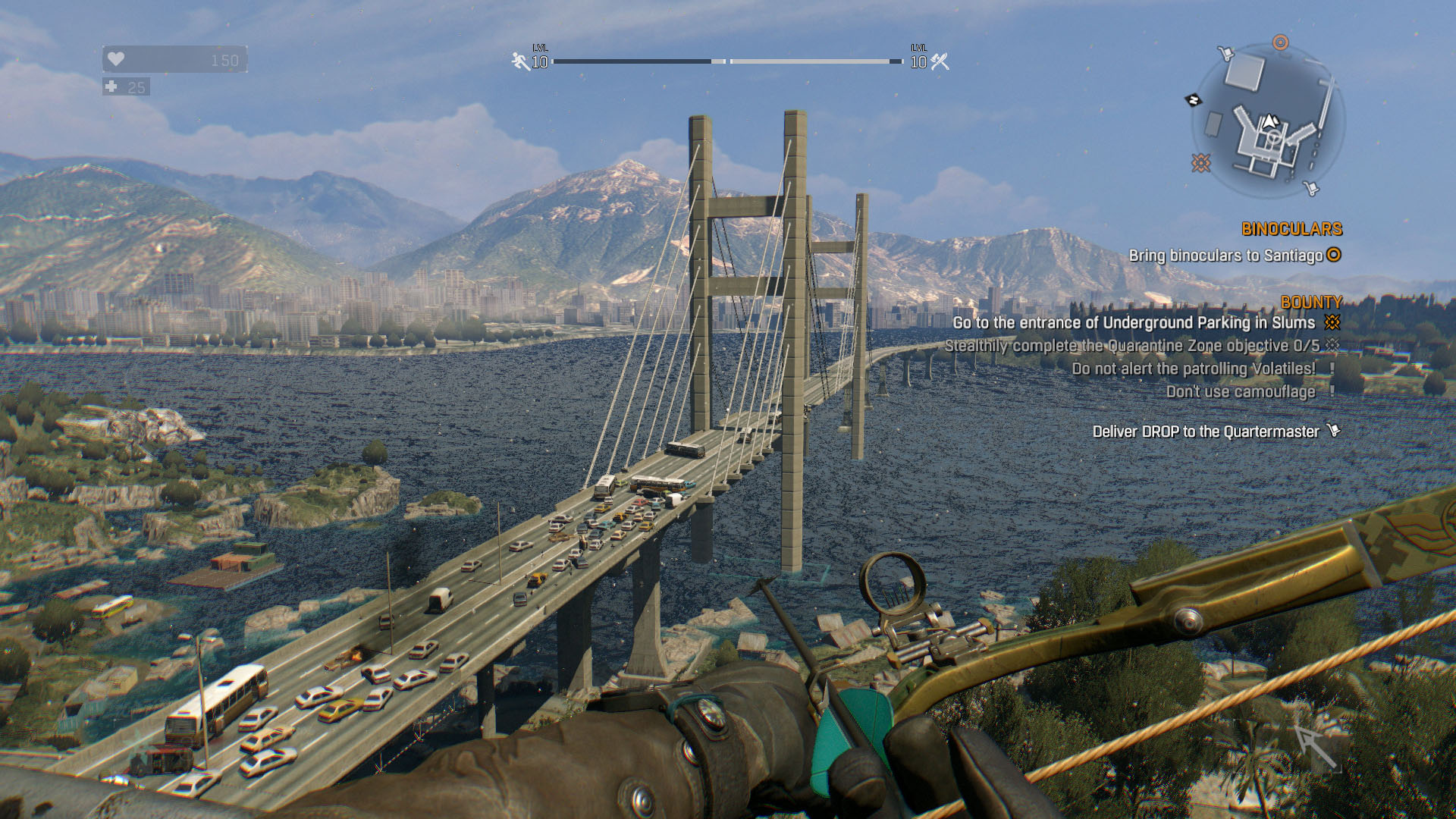Select the orange quest circle on the minimap edge
This screenshot has height=819, width=1456.
coord(1280,42)
